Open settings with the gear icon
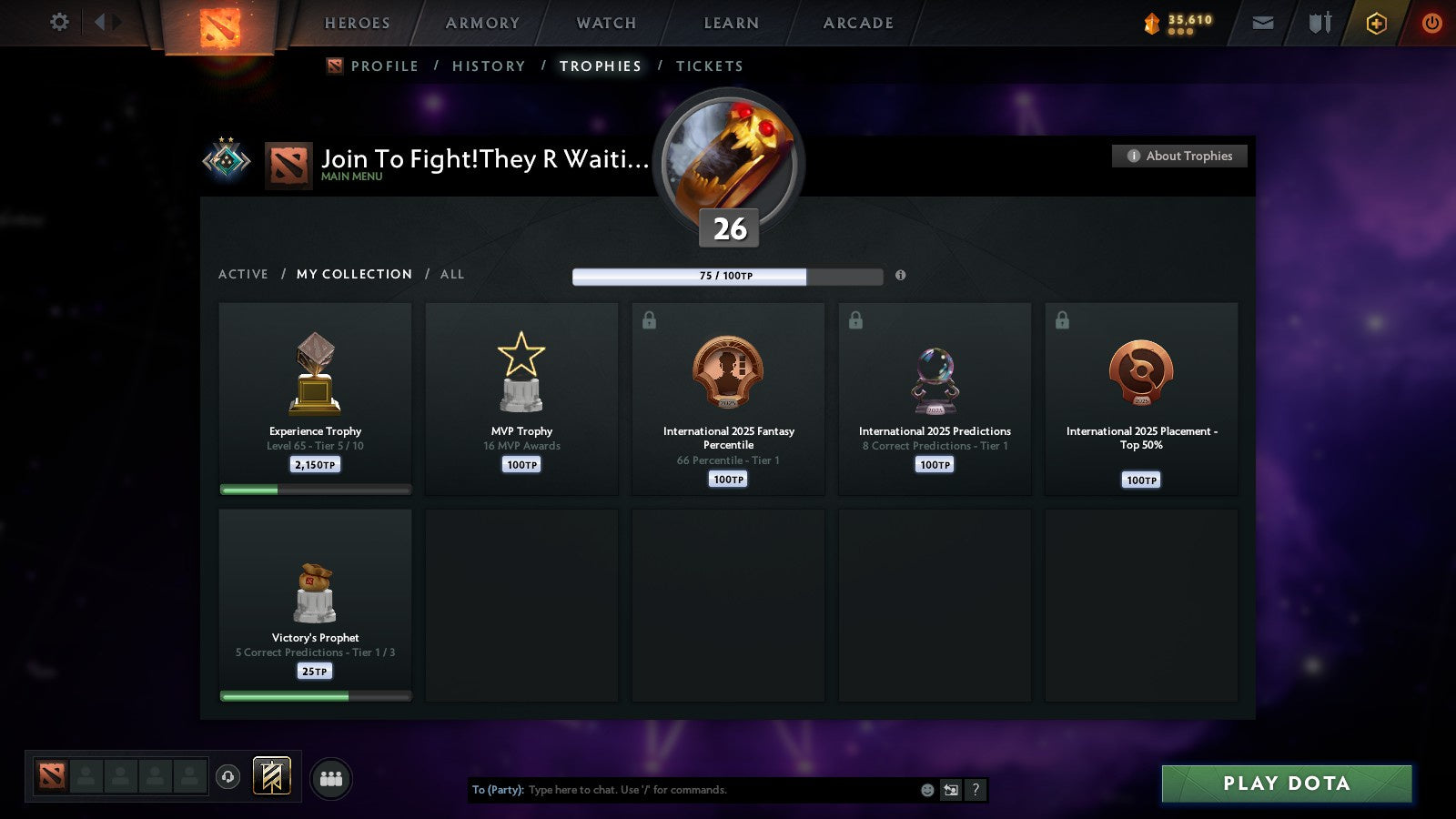 click(x=59, y=23)
